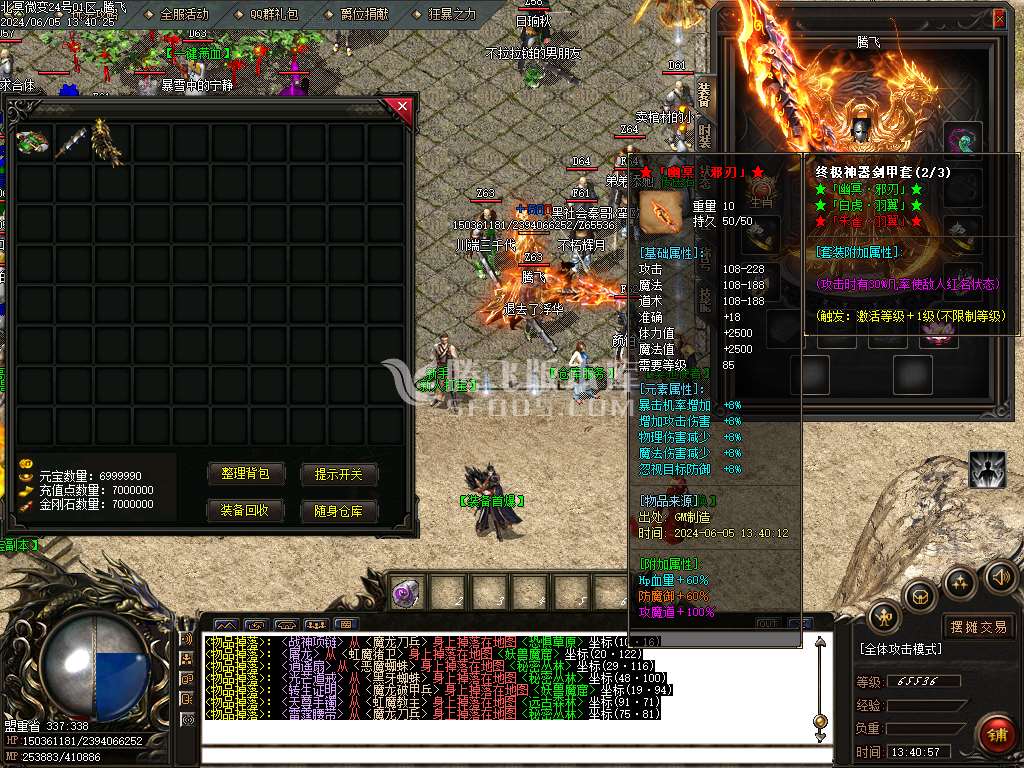Image resolution: width=1024 pixels, height=768 pixels.
Task: Open the 随身仓库 portable warehouse
Action: coord(339,511)
